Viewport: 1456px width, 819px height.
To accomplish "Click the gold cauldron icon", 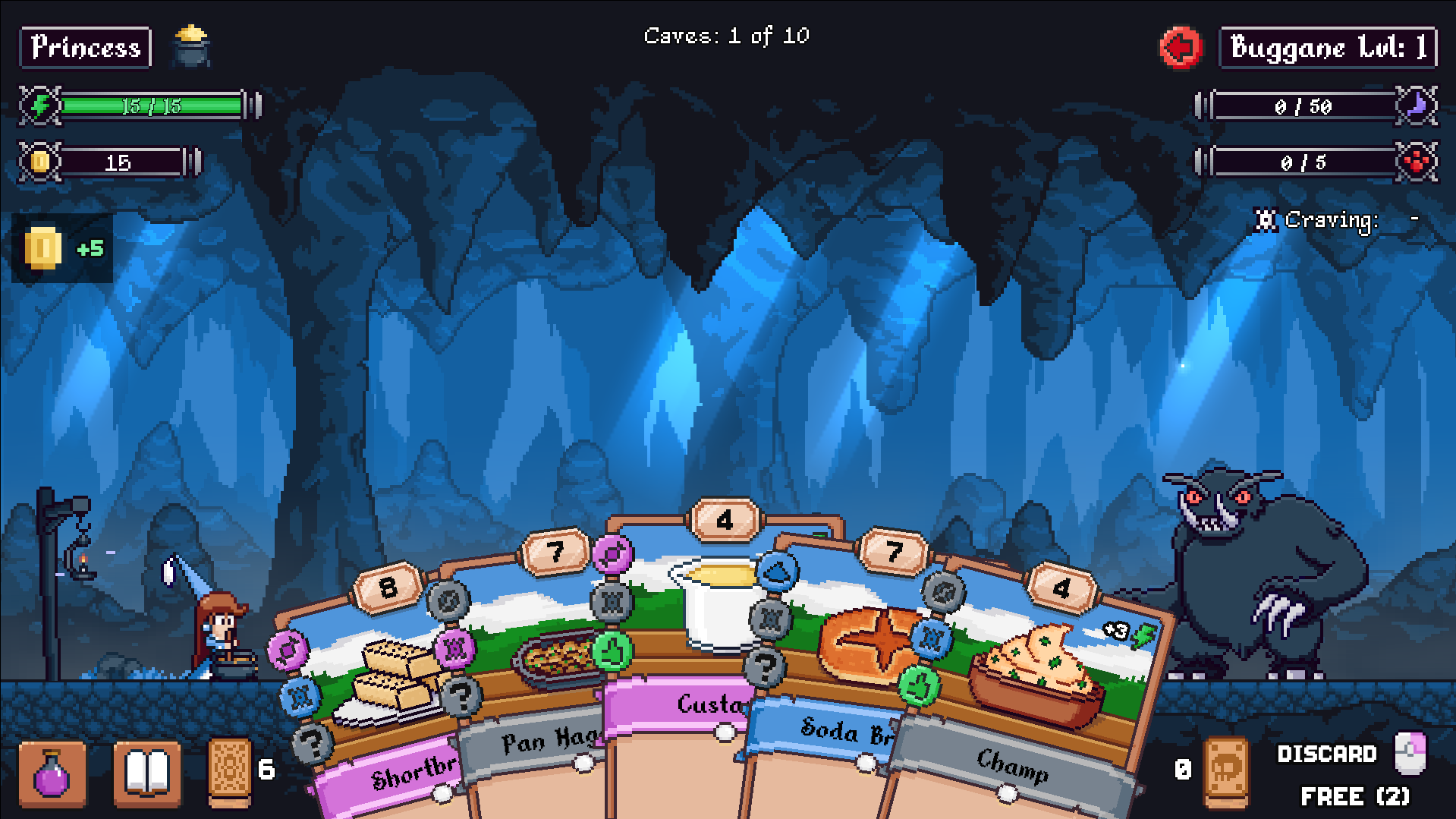I will click(x=191, y=46).
